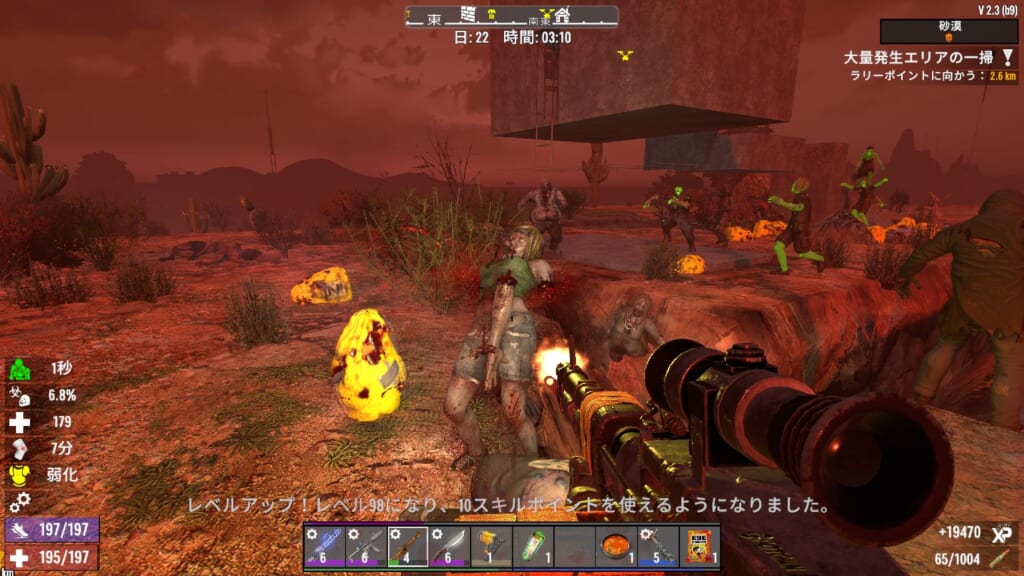Choose the highlighted wooden rifle slot
1024x576 pixels.
407,546
